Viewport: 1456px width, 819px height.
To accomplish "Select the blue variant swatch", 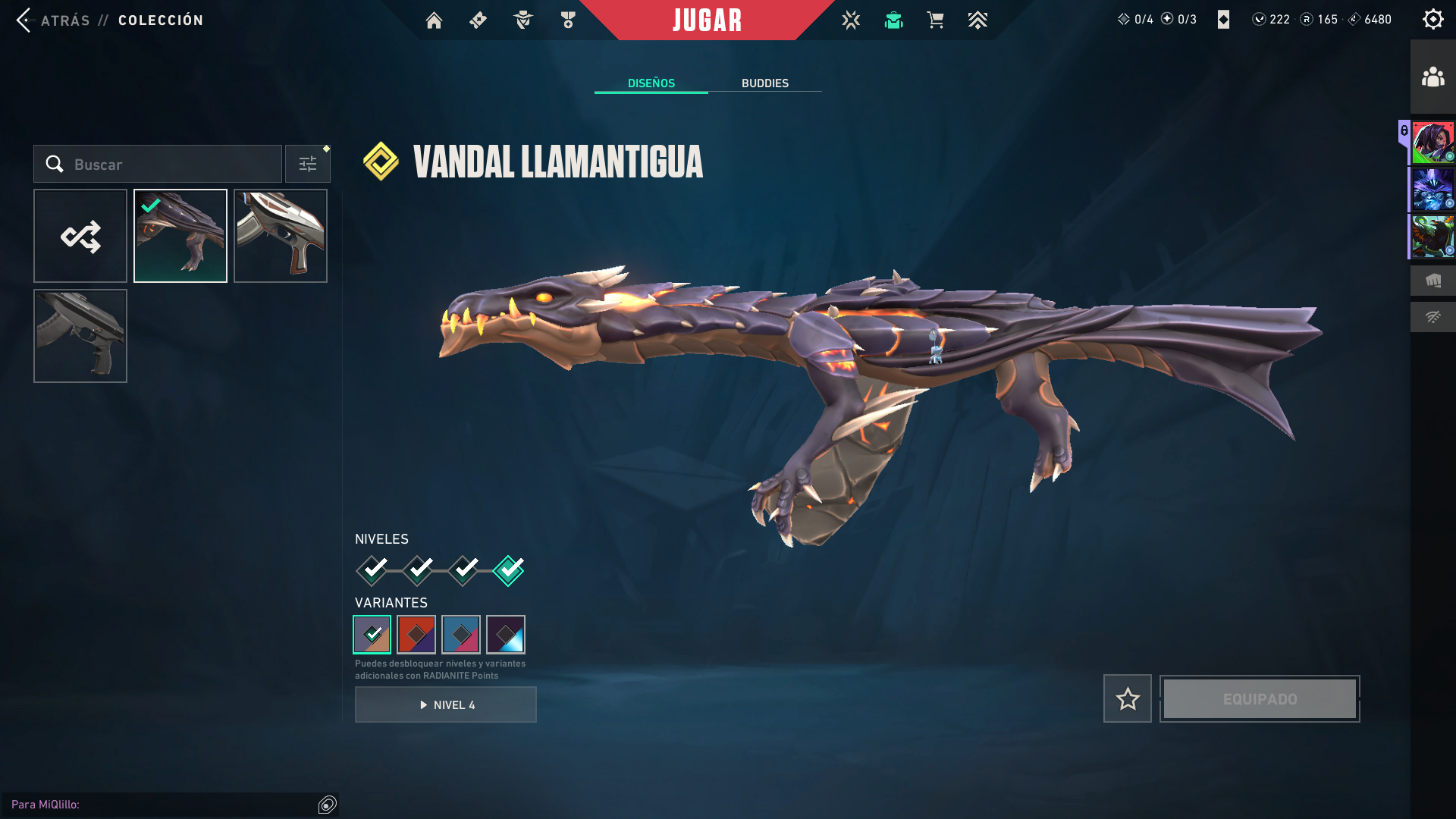I will (462, 635).
